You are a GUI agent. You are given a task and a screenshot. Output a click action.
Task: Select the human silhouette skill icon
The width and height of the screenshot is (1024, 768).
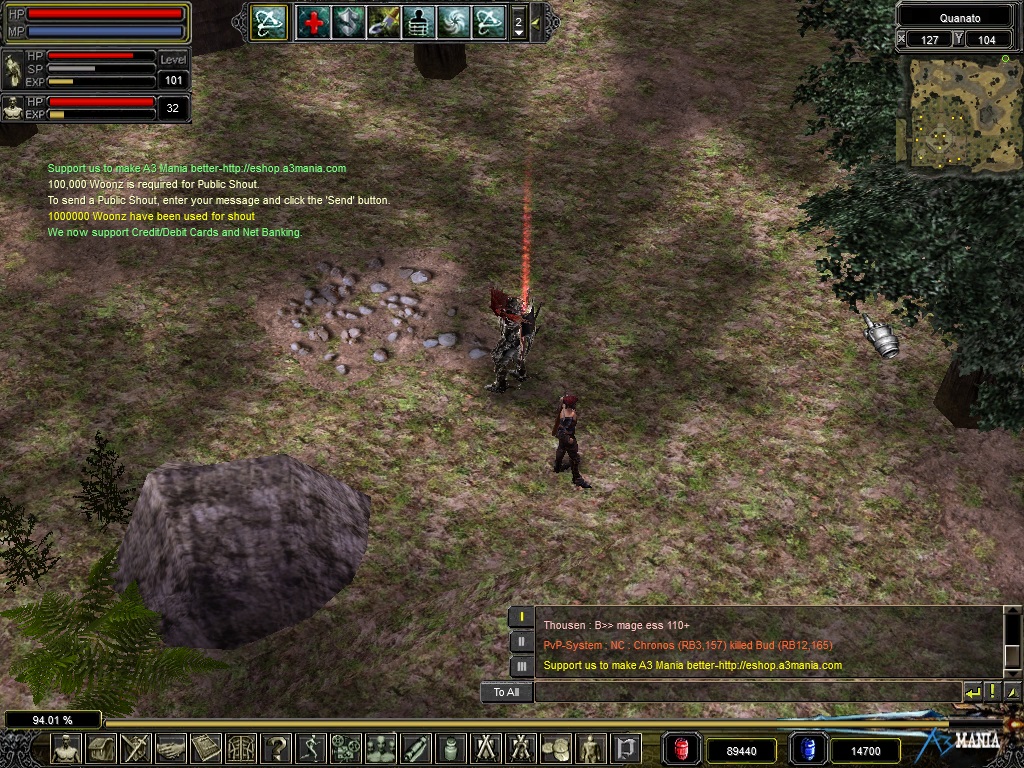coord(419,22)
